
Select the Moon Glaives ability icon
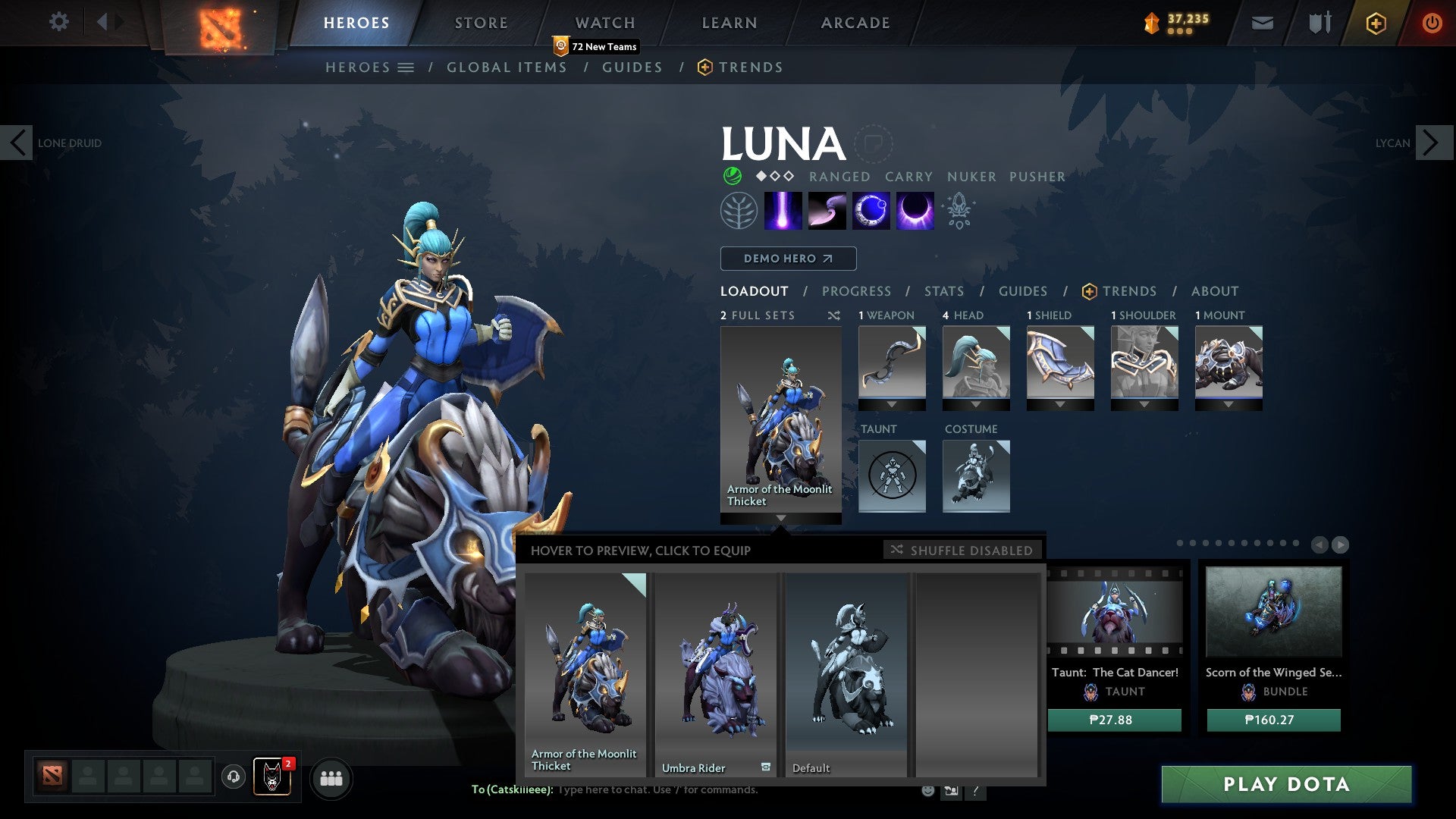827,211
